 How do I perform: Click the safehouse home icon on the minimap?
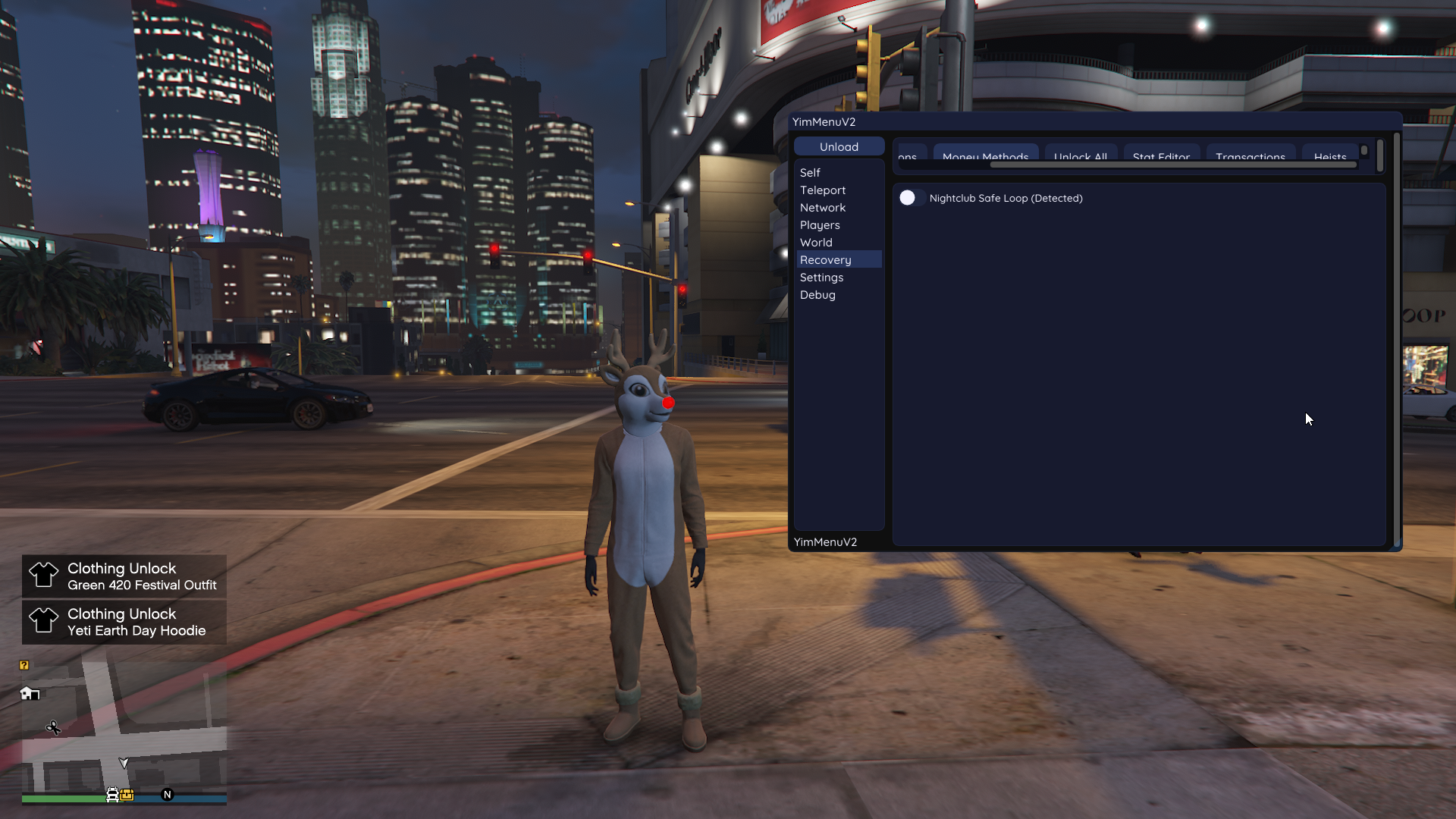30,694
